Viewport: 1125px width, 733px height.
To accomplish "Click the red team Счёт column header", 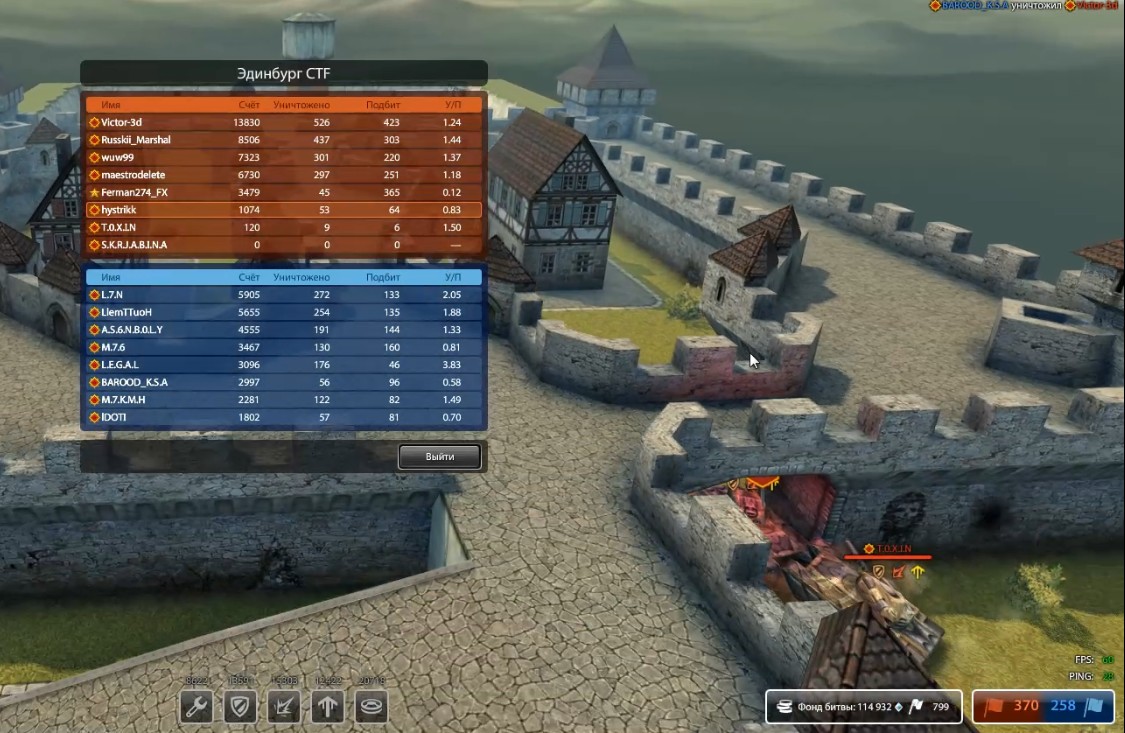I will pos(249,105).
